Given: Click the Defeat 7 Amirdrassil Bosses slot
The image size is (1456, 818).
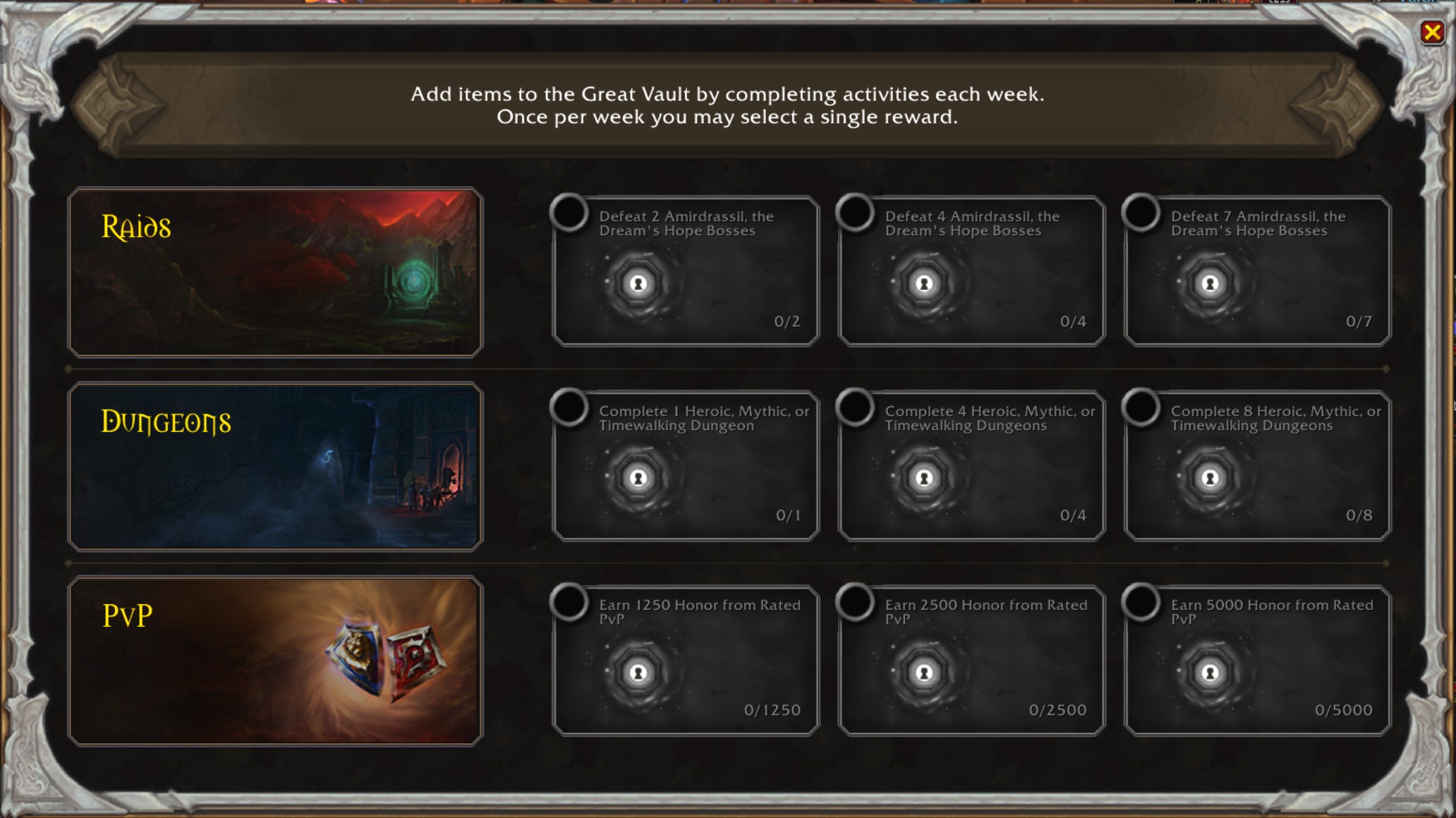Looking at the screenshot, I should (x=1257, y=272).
